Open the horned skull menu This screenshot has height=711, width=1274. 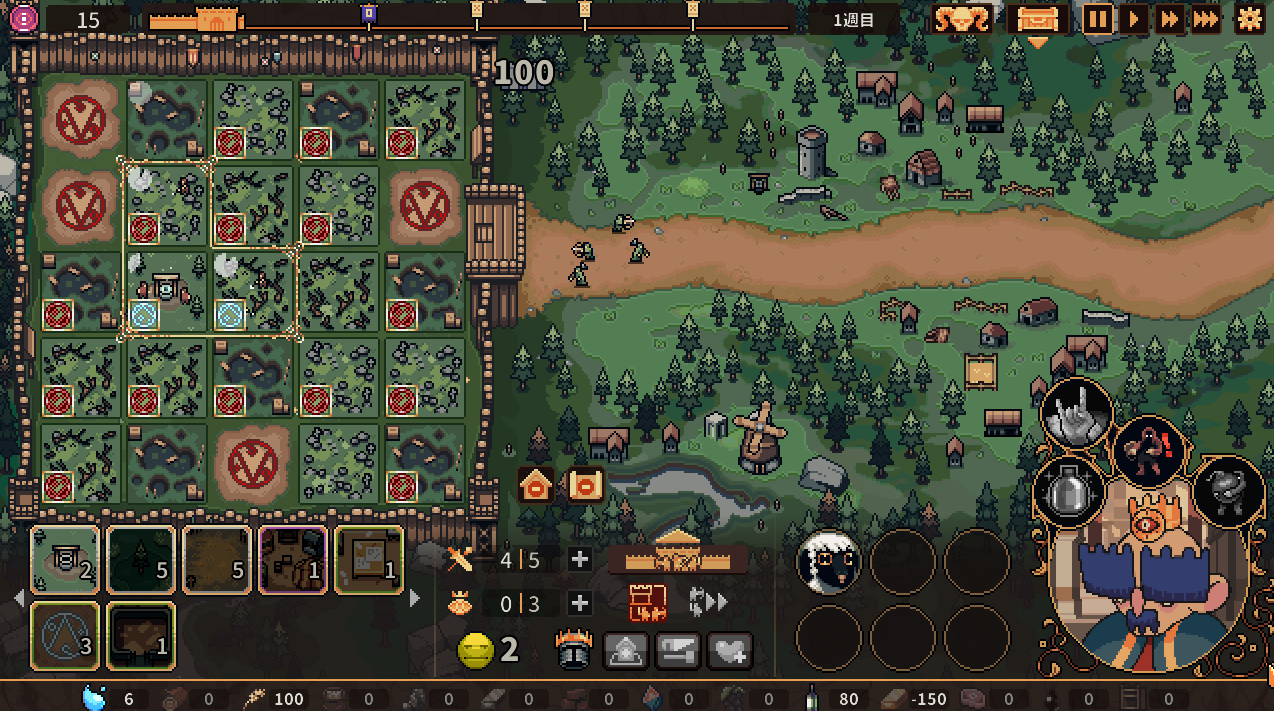tap(961, 19)
